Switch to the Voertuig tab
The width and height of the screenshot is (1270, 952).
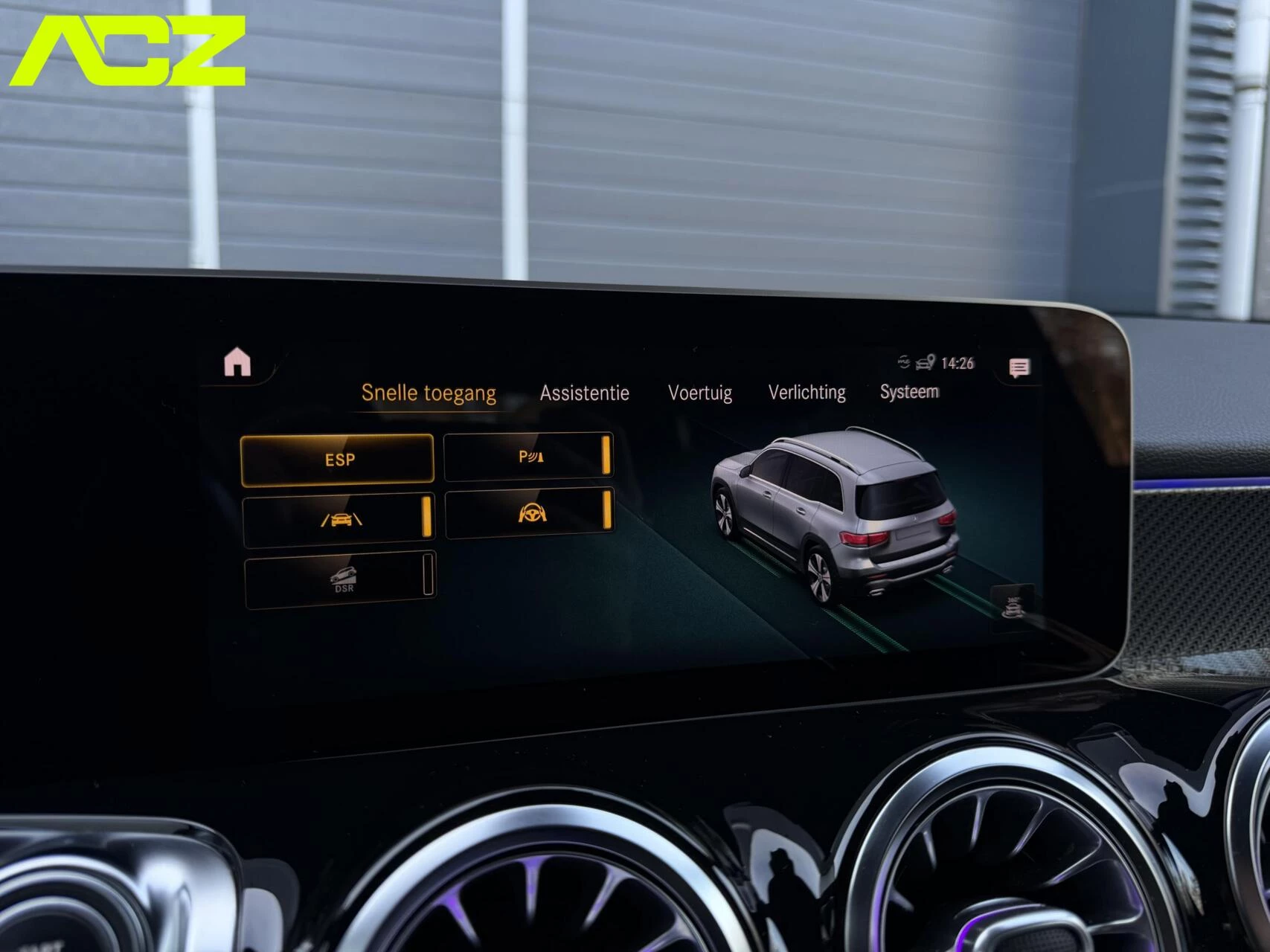[x=699, y=392]
